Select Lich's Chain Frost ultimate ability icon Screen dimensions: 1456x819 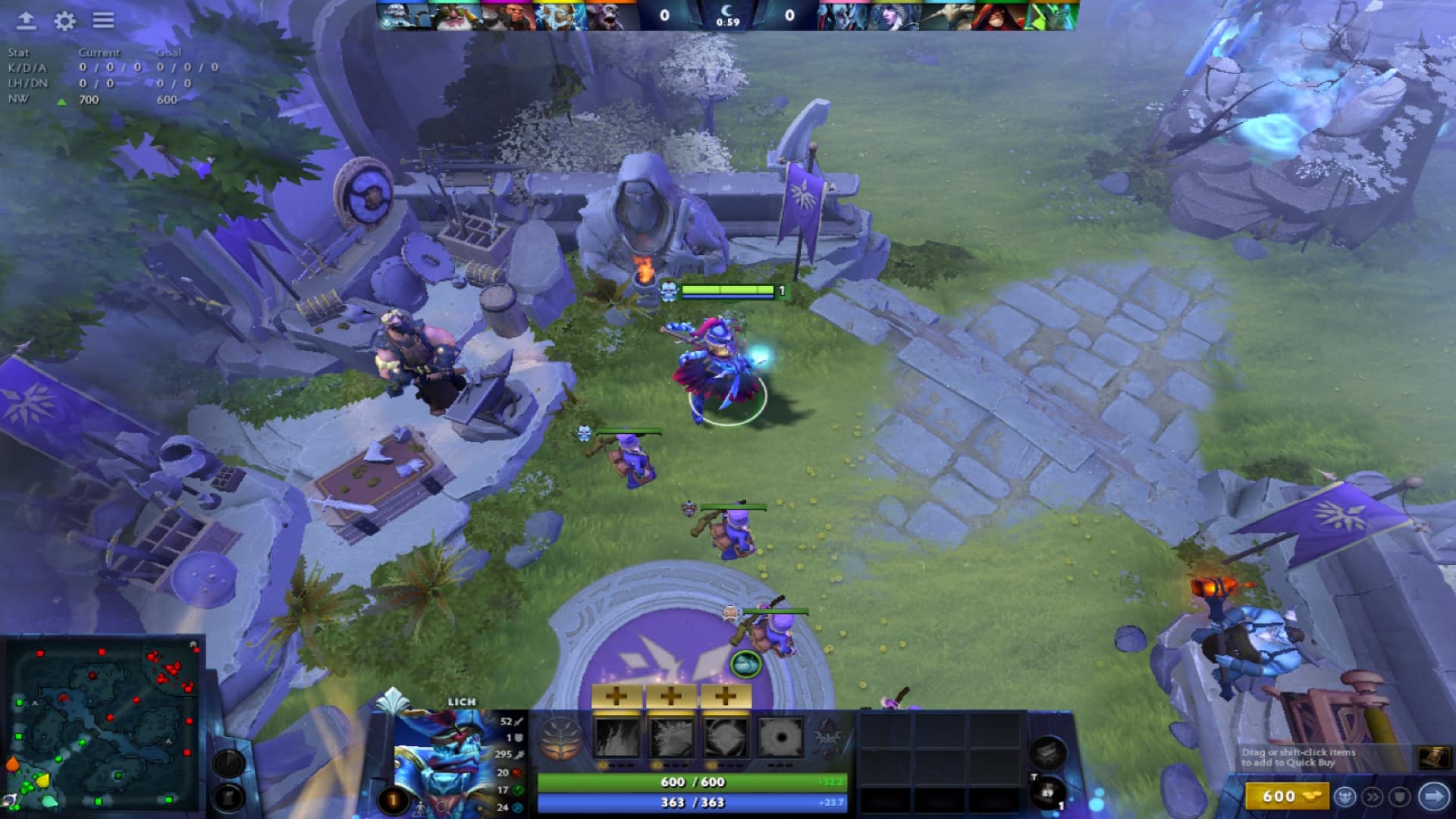pos(780,738)
